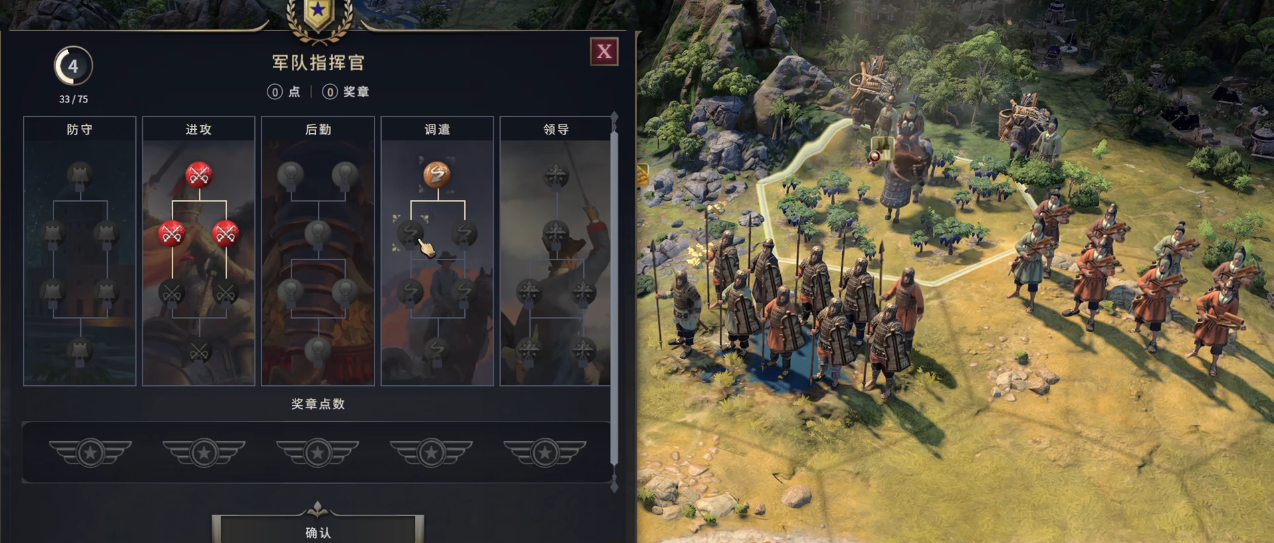Pick the bottom promotion in the 调遣 tree
The height and width of the screenshot is (543, 1274).
pyautogui.click(x=437, y=349)
